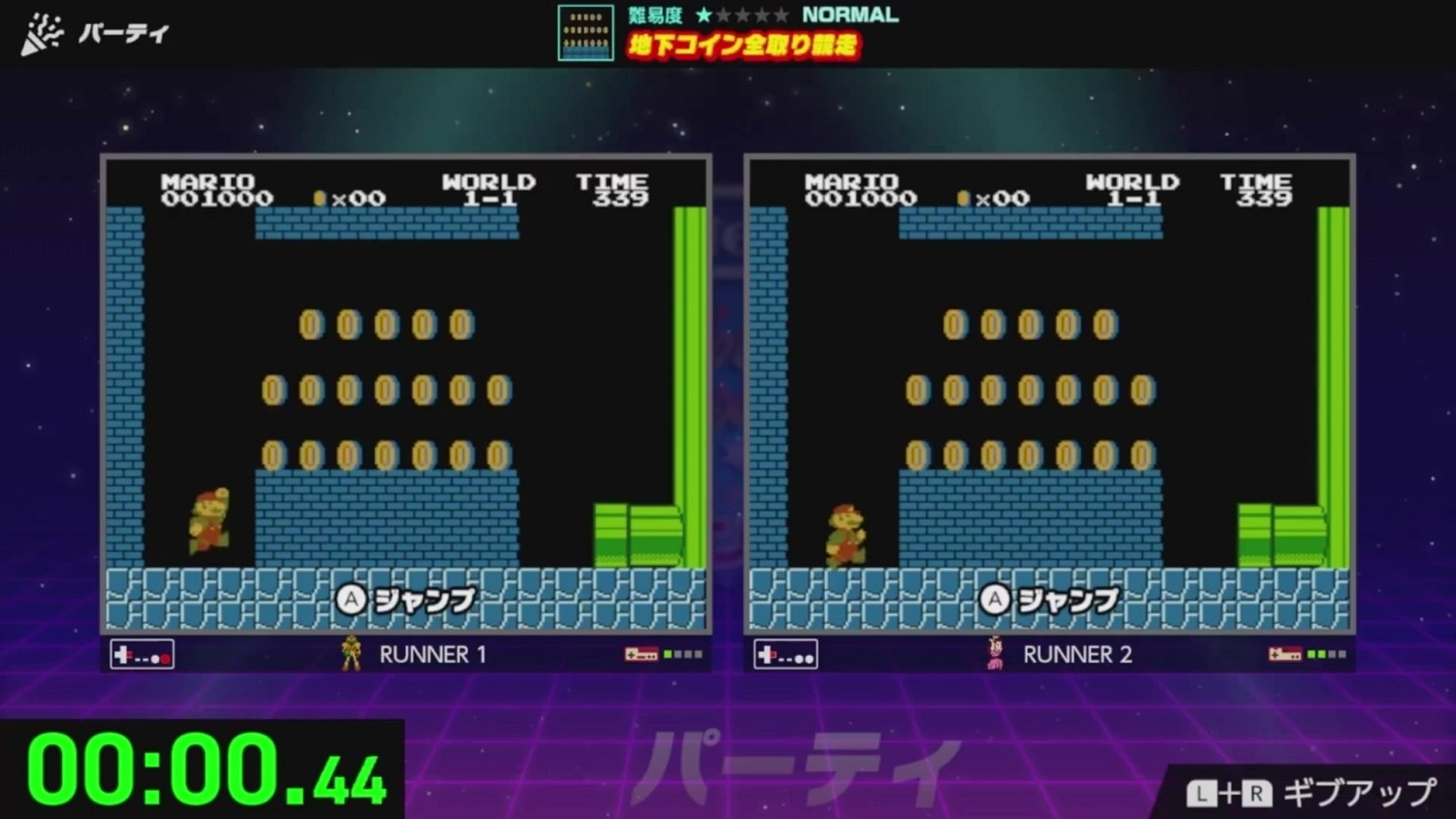This screenshot has width=1456, height=819.
Task: Click Runner 1's mini console status icon
Action: 643,654
